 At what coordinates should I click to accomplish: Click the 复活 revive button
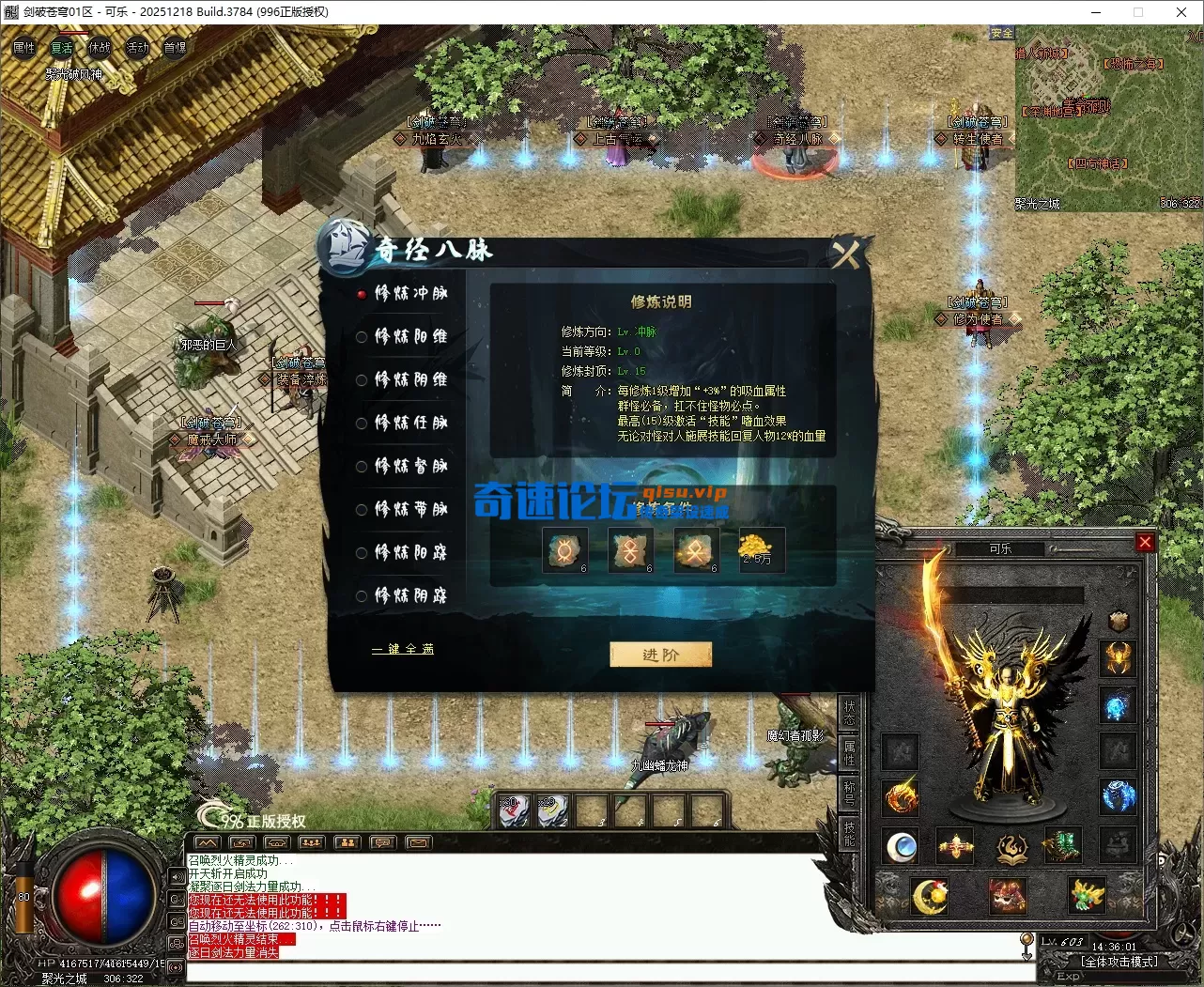coord(62,48)
